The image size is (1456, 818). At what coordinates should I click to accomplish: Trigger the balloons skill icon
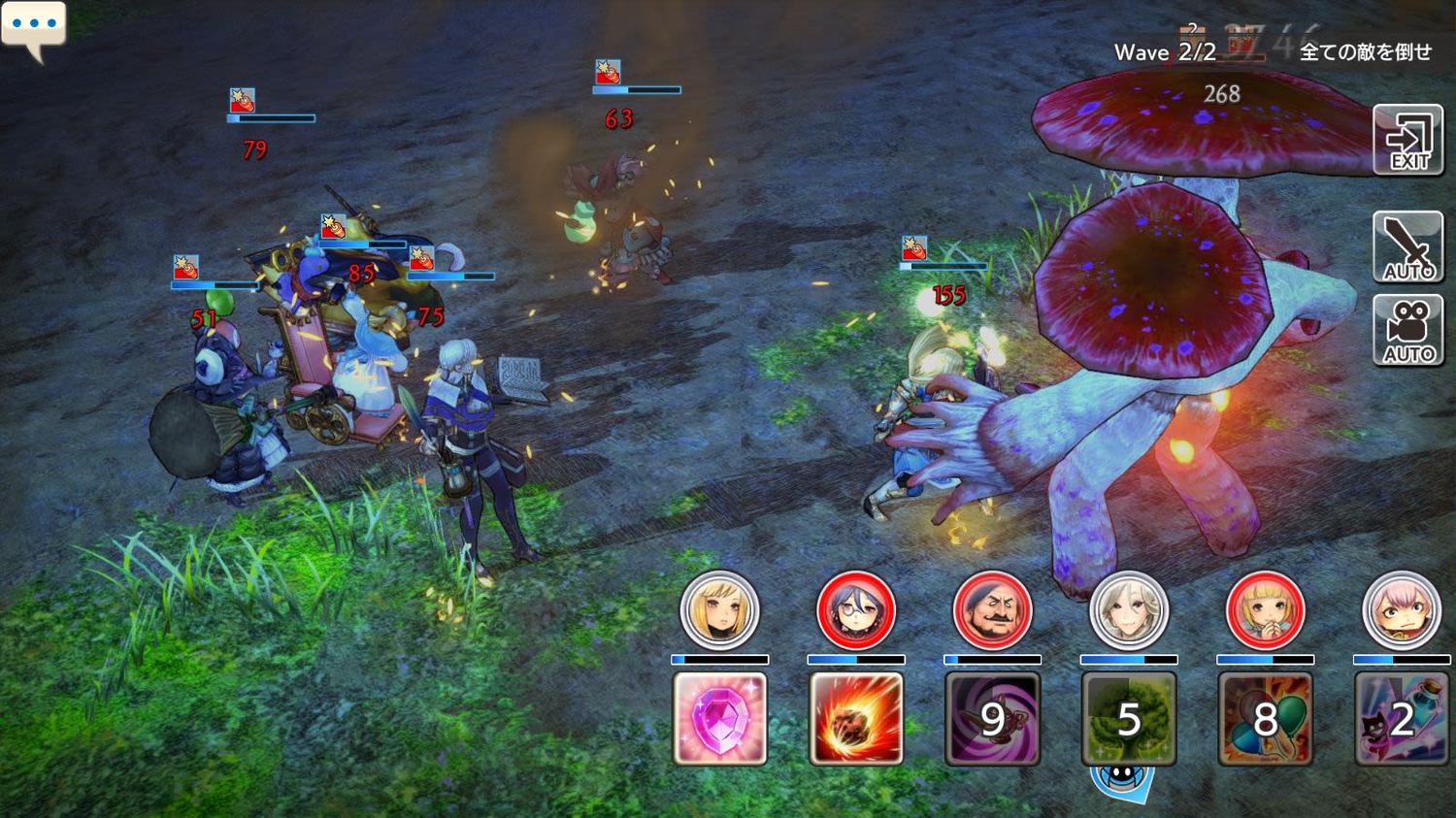coord(1265,718)
